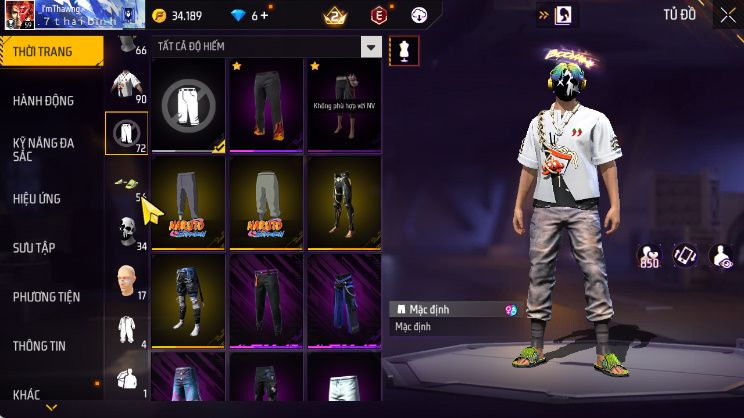Open the Hành Động menu tab
The height and width of the screenshot is (418, 744).
(x=45, y=100)
